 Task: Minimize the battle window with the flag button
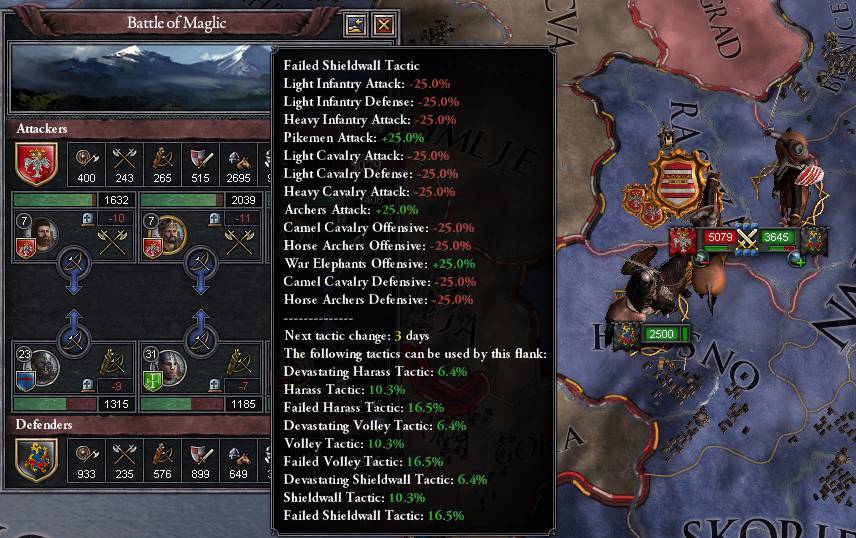coord(356,25)
